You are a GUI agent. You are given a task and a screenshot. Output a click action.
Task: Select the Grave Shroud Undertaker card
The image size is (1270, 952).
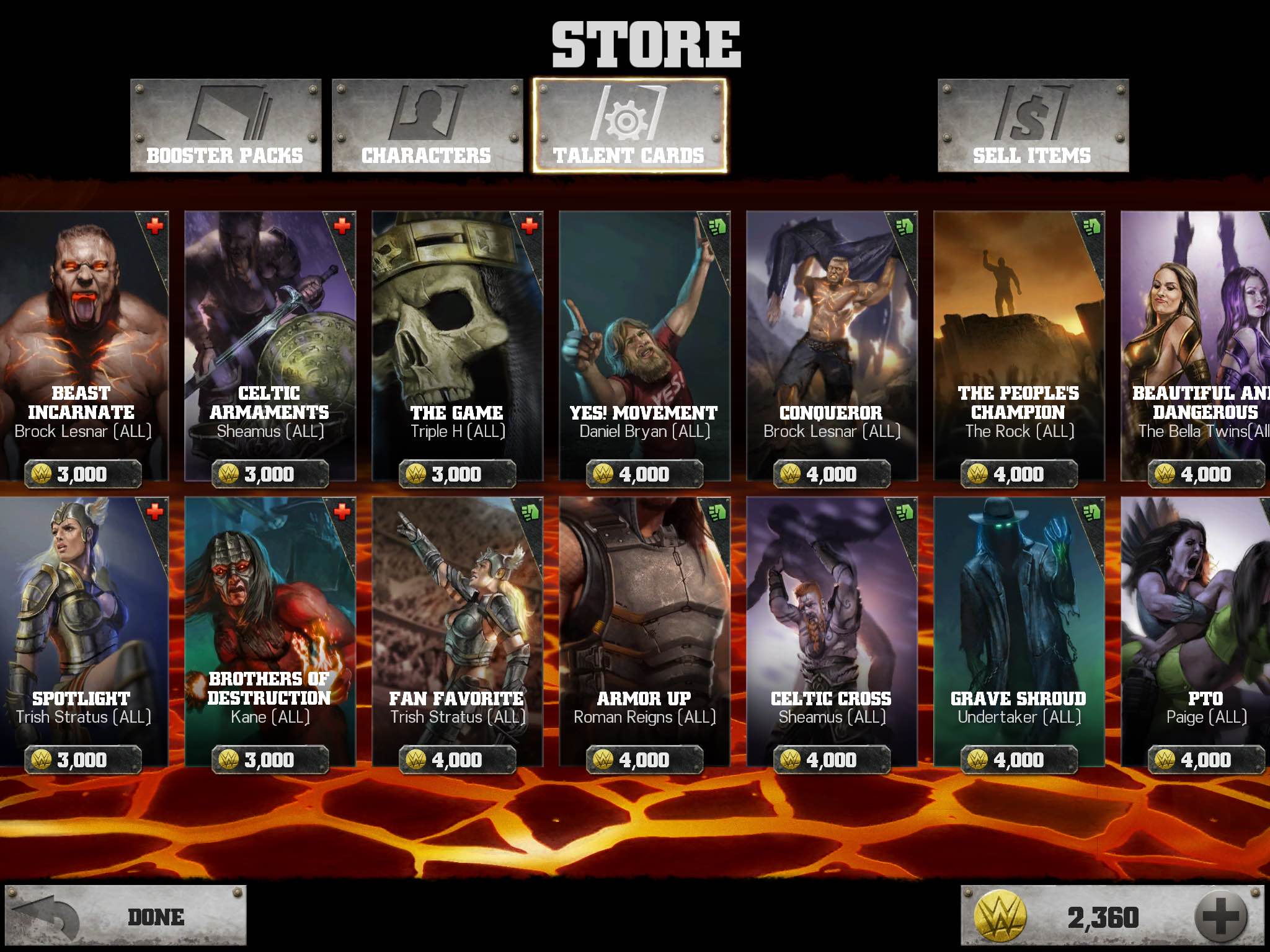(1019, 631)
